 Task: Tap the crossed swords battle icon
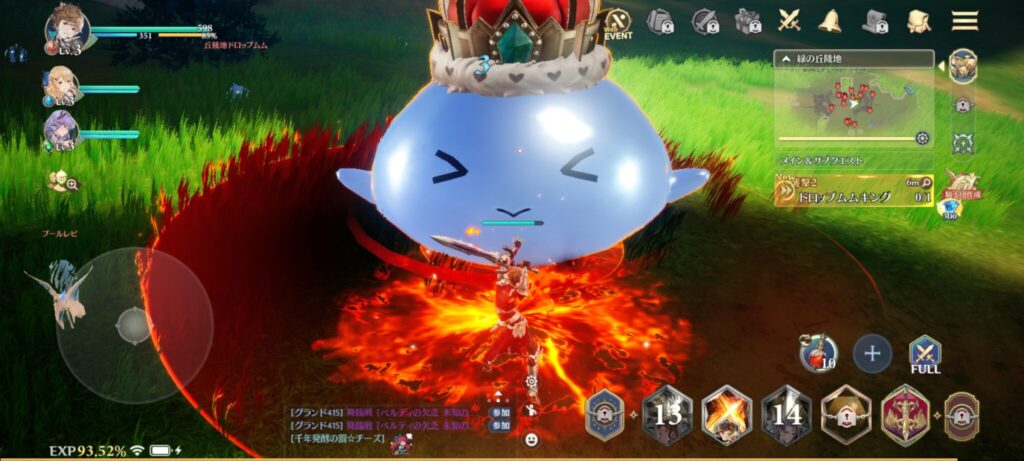click(790, 20)
